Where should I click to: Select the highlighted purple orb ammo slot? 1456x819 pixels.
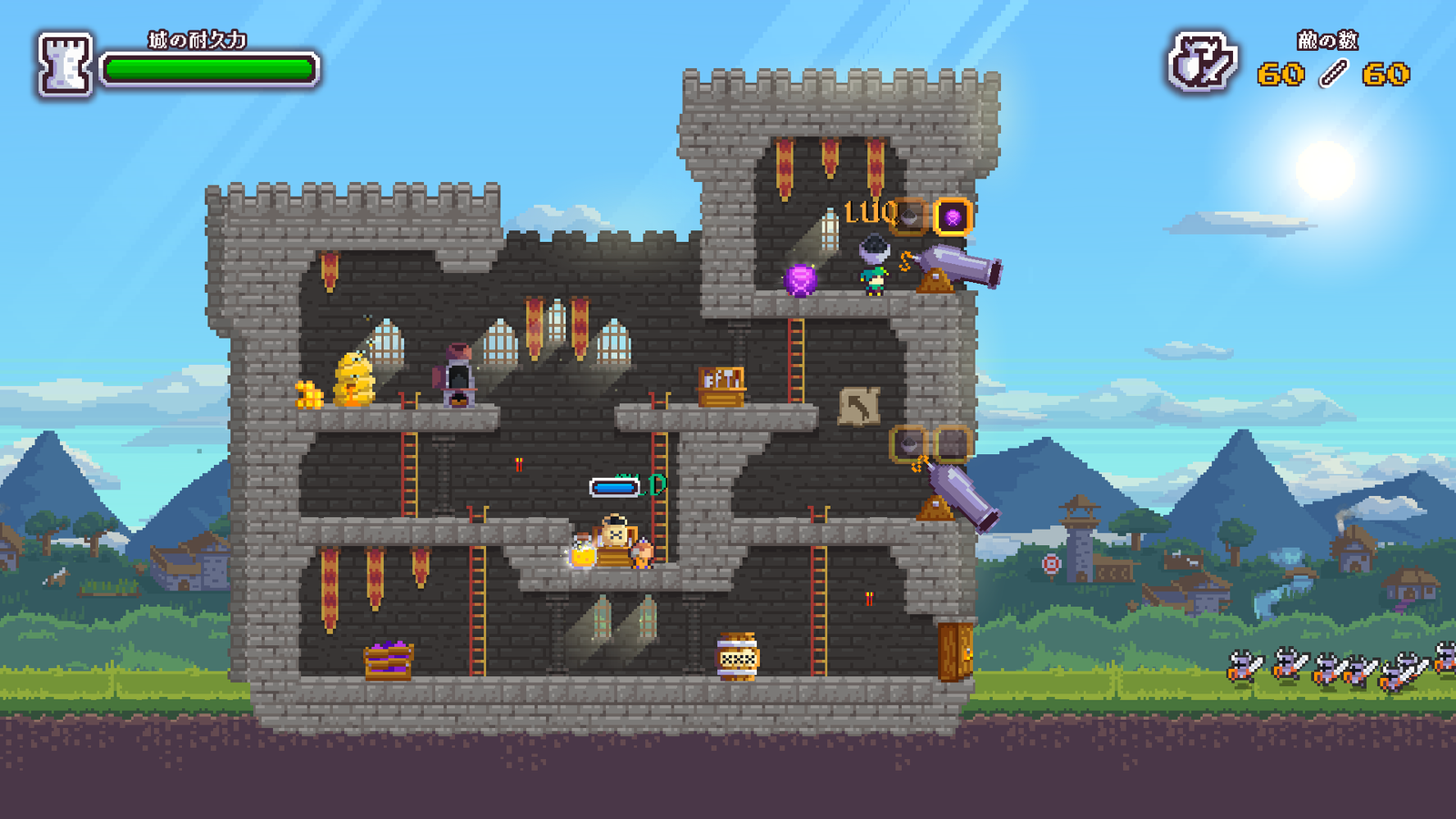tap(953, 217)
